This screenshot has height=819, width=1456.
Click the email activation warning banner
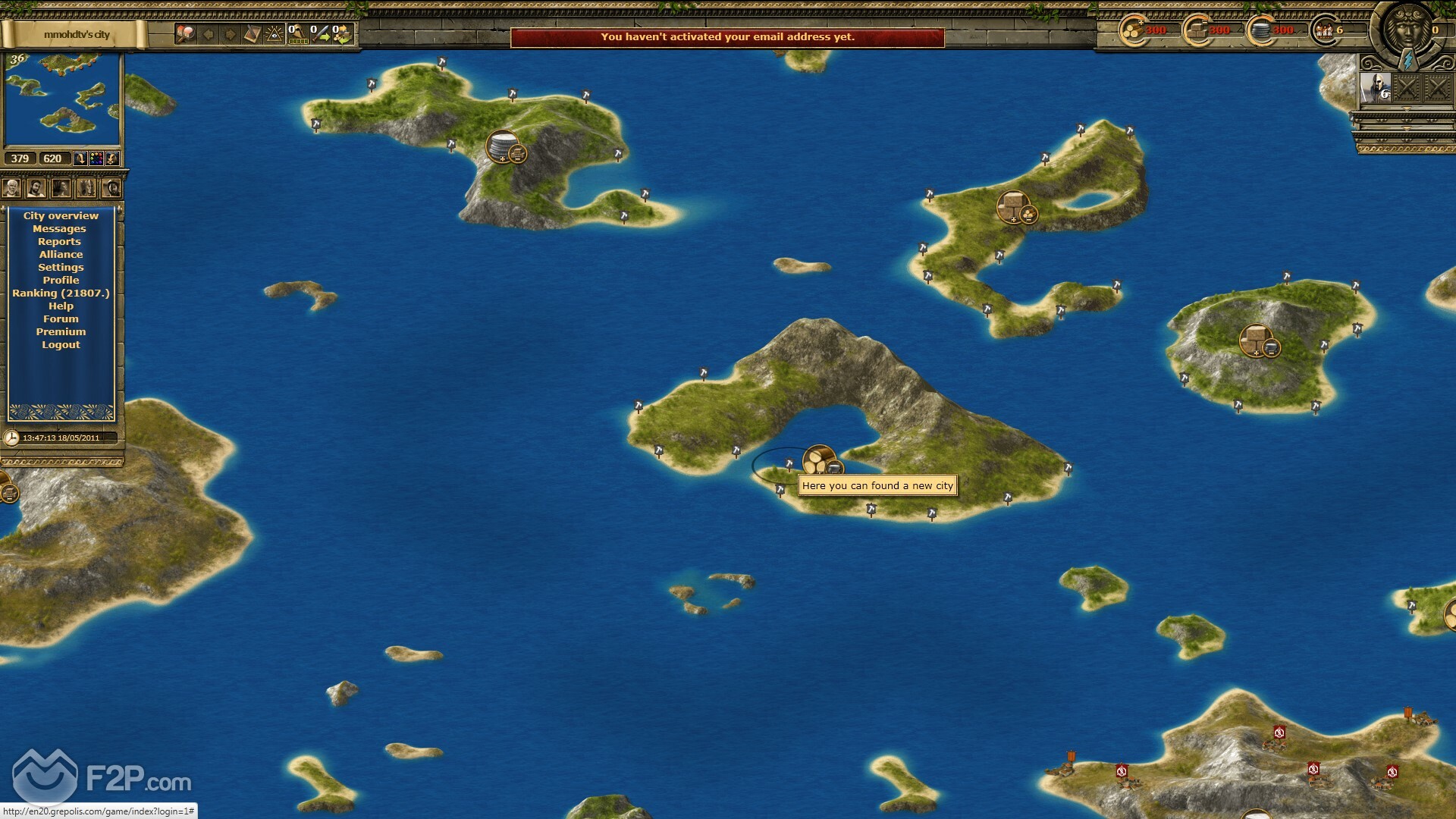[x=727, y=37]
